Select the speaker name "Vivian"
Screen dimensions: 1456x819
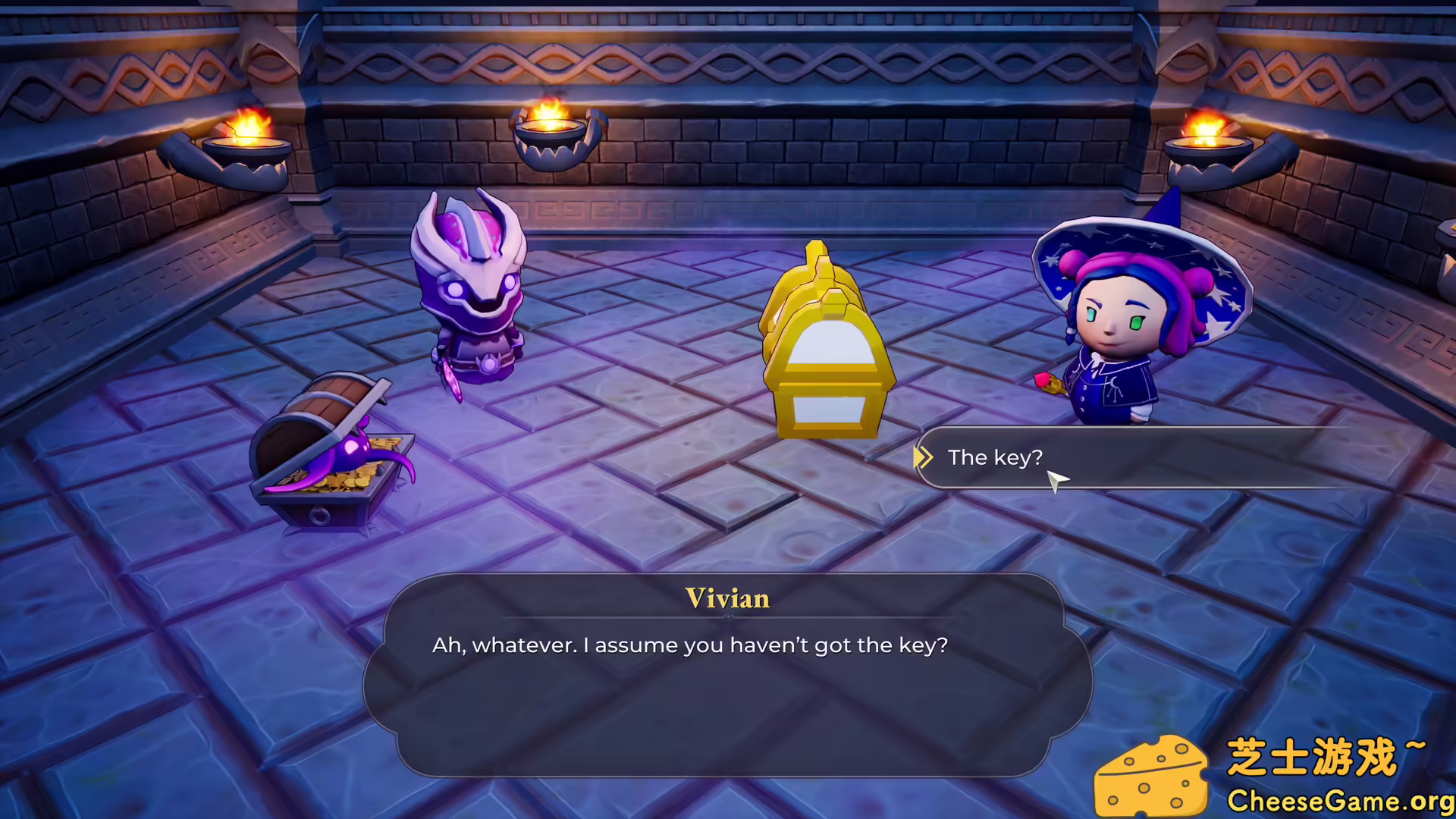pyautogui.click(x=727, y=598)
